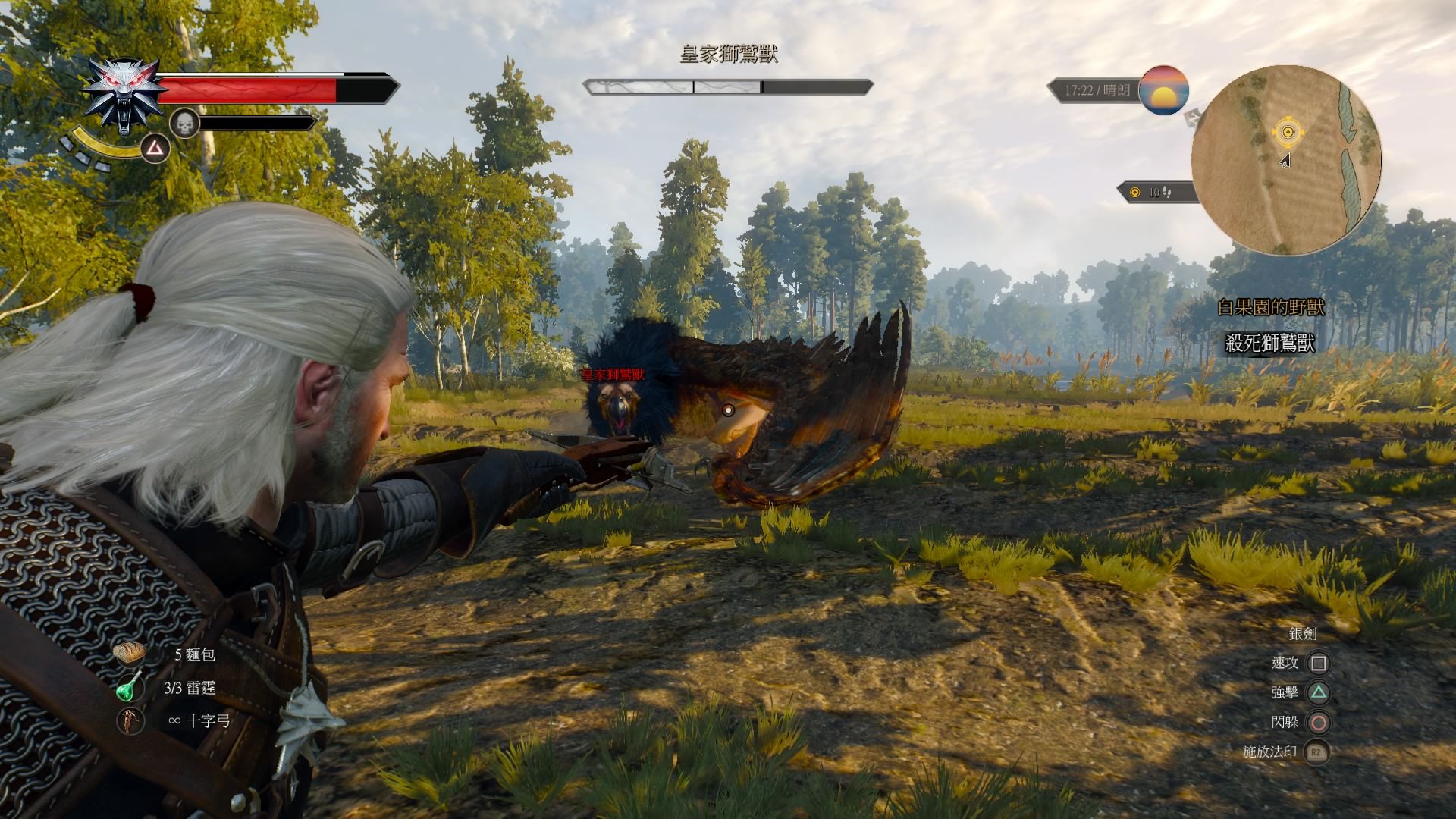Select the skull toxicity icon
The height and width of the screenshot is (819, 1456).
(x=184, y=123)
